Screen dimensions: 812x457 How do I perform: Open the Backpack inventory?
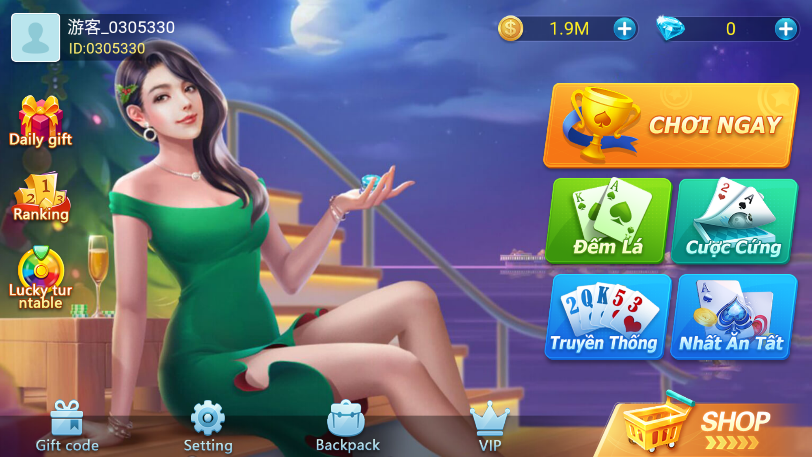[347, 426]
